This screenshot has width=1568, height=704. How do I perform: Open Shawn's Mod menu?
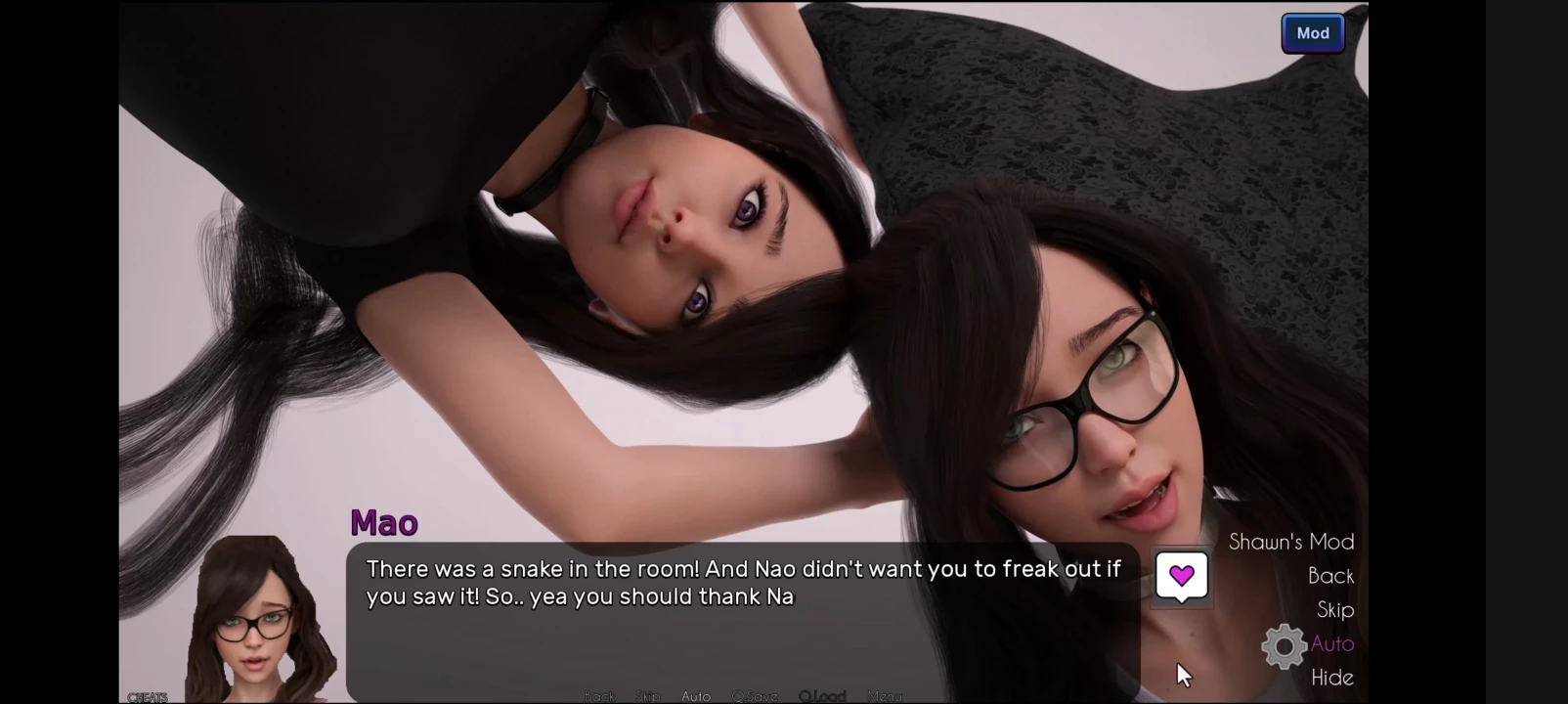(1290, 542)
